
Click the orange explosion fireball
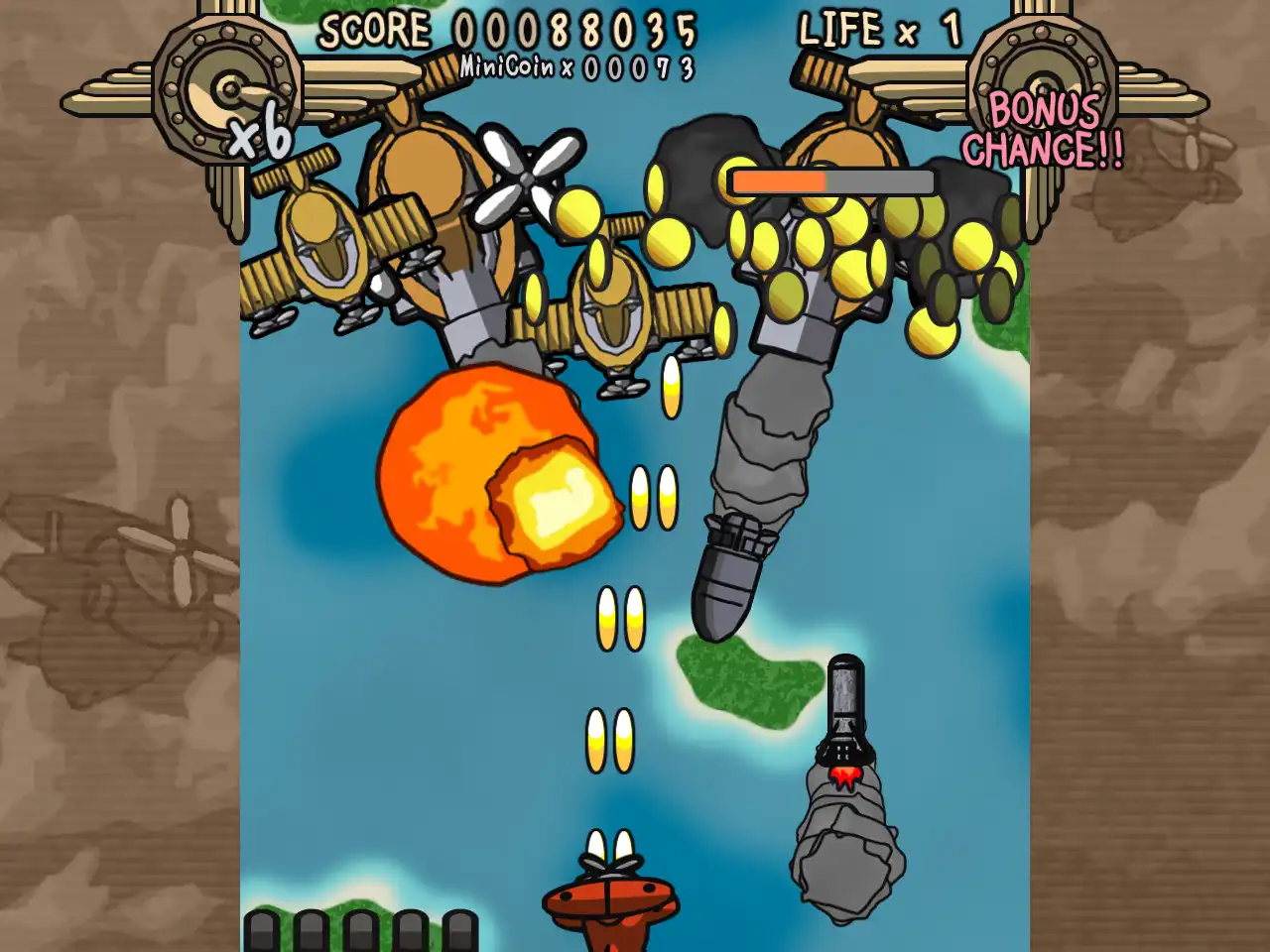tap(496, 476)
